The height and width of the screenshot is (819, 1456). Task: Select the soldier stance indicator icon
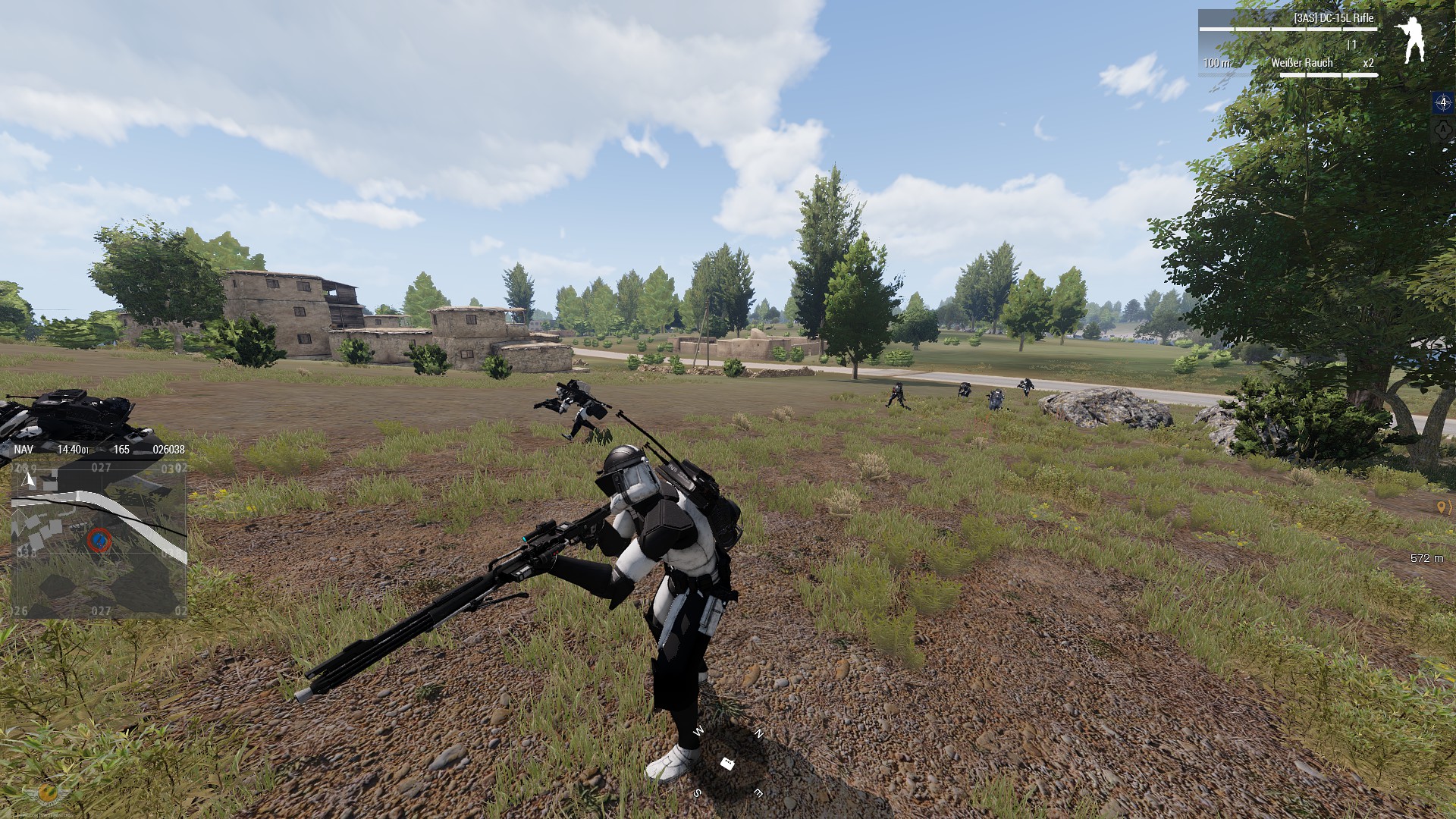click(x=1411, y=41)
